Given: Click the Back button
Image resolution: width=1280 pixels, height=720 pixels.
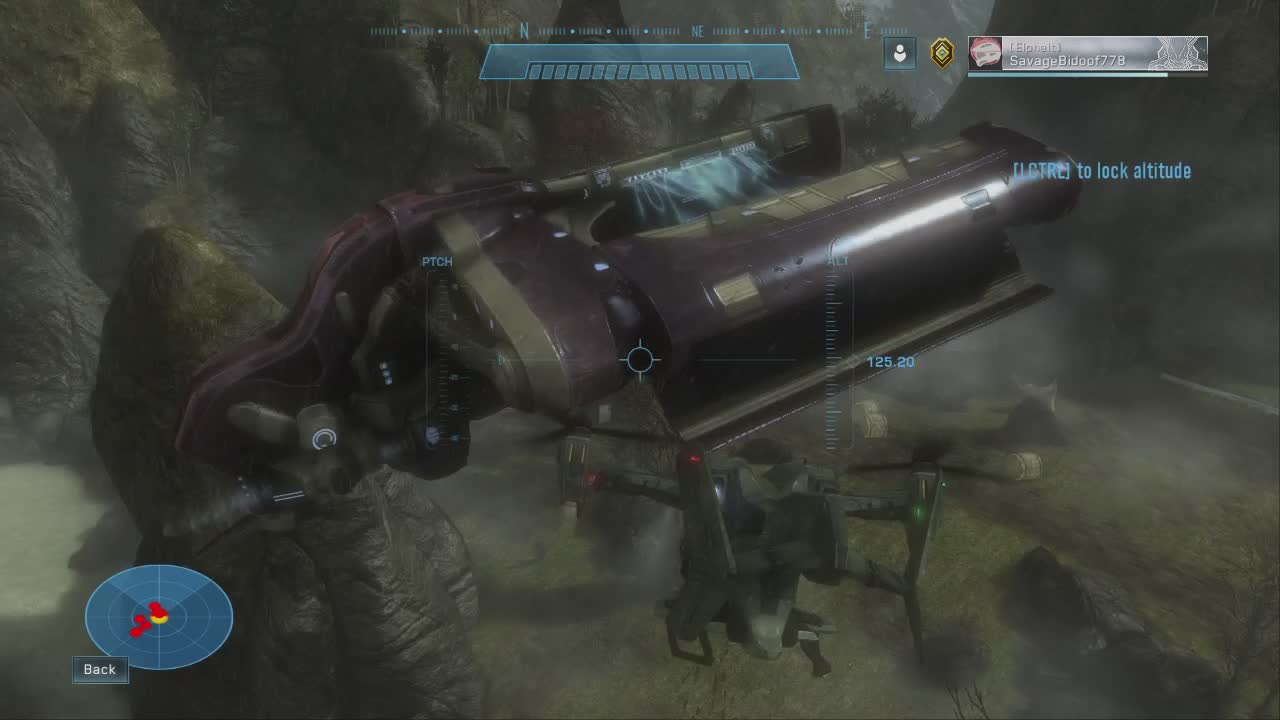Looking at the screenshot, I should point(100,670).
